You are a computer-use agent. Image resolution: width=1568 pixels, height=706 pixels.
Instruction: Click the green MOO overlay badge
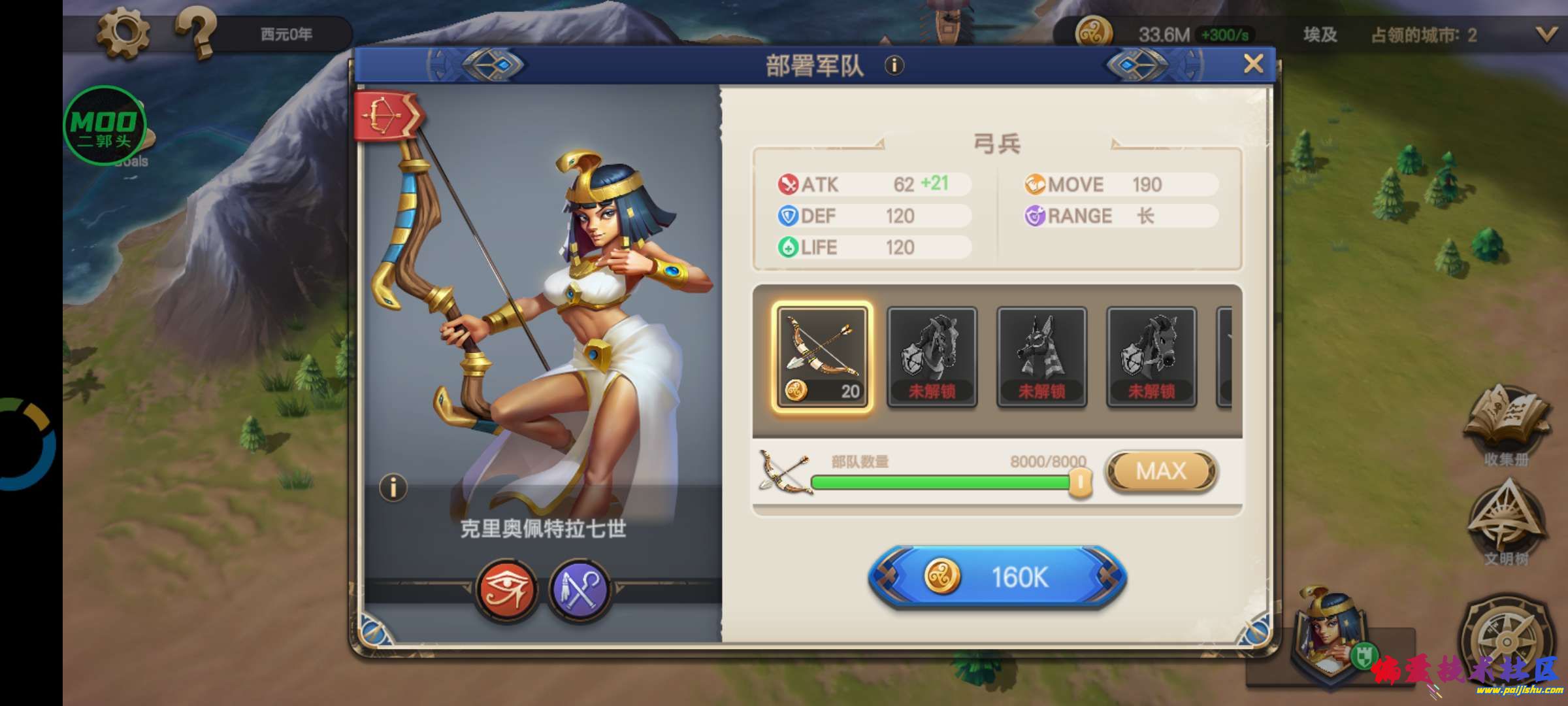(105, 126)
